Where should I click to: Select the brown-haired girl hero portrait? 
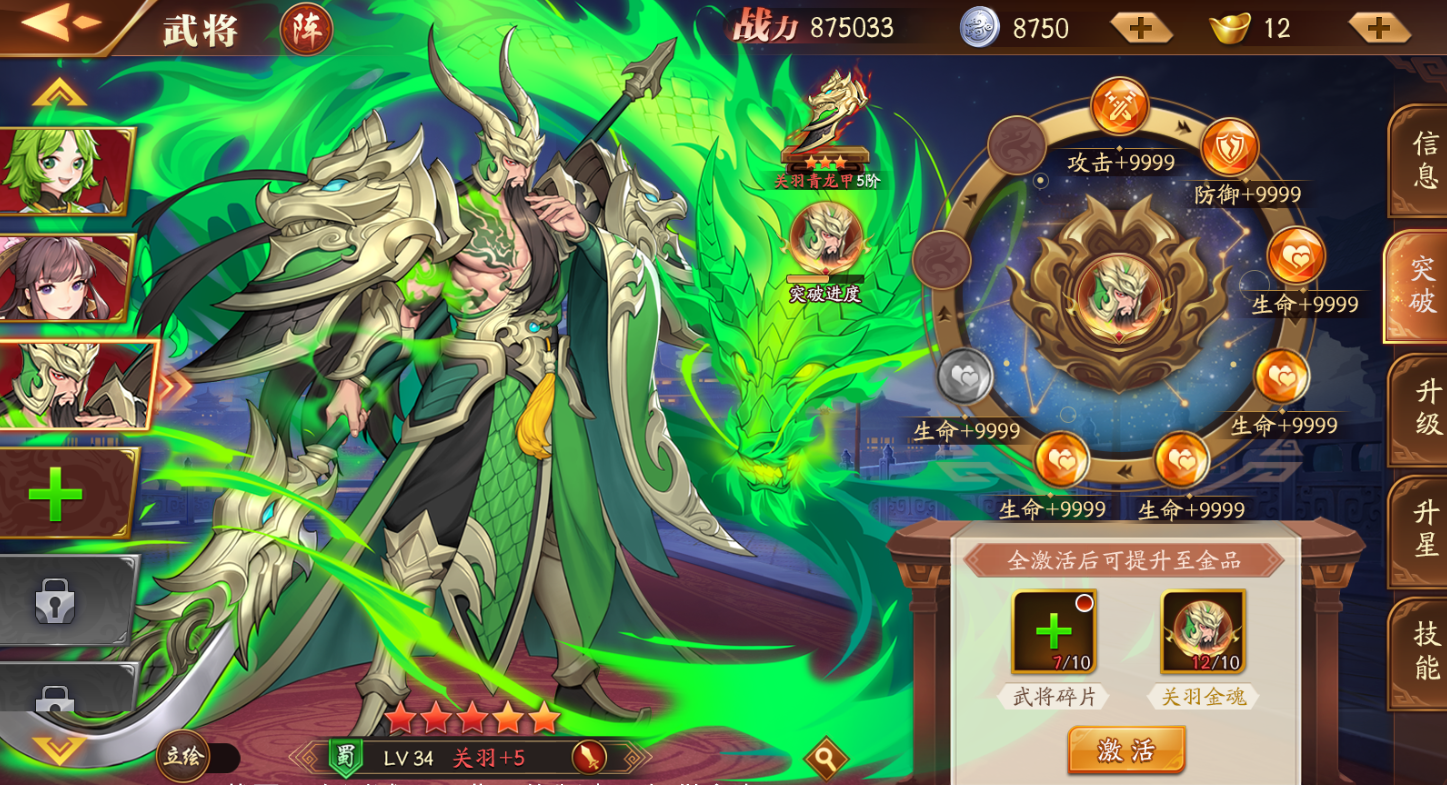(x=62, y=278)
